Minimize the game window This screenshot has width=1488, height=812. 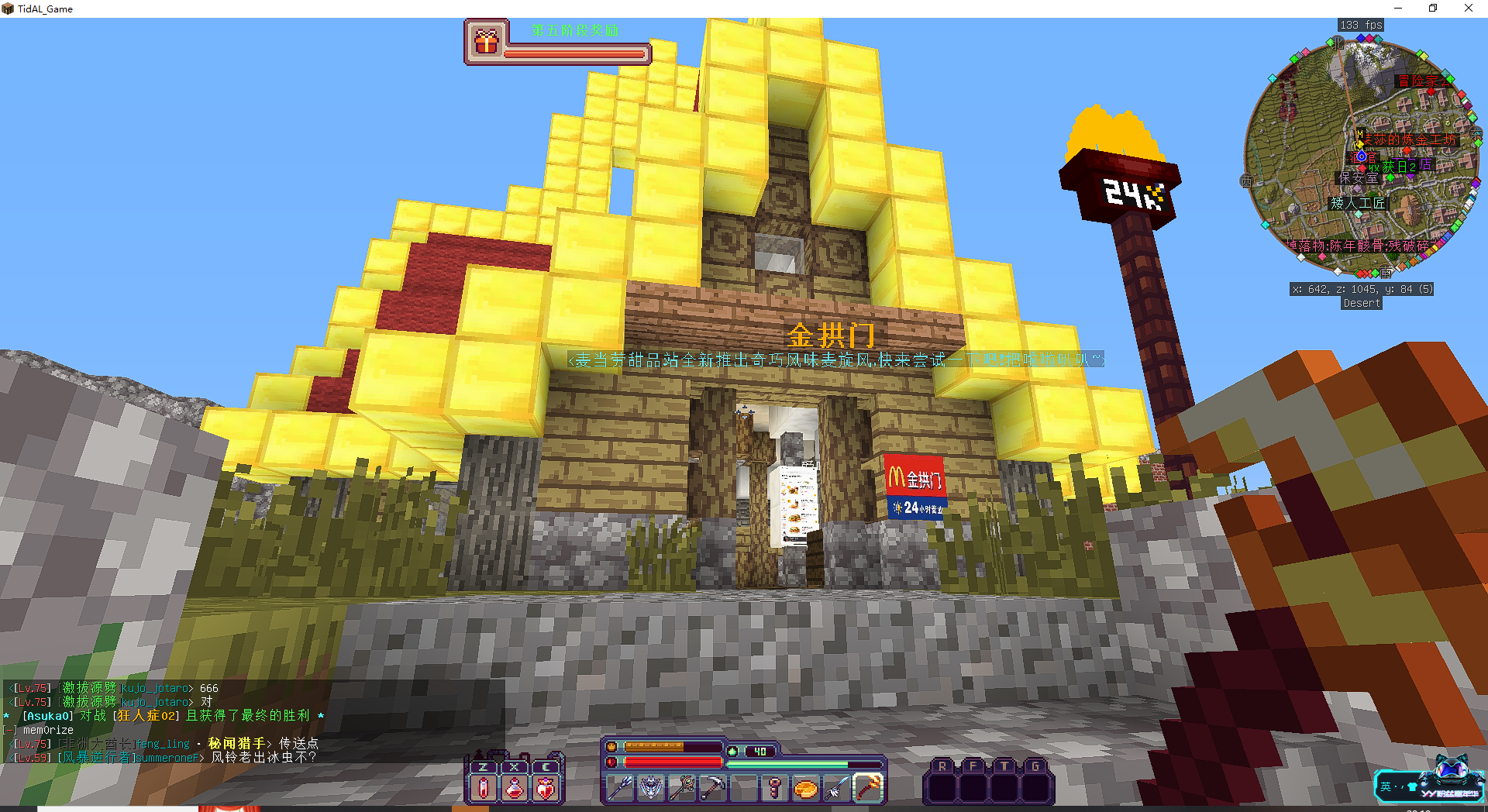(x=1398, y=9)
